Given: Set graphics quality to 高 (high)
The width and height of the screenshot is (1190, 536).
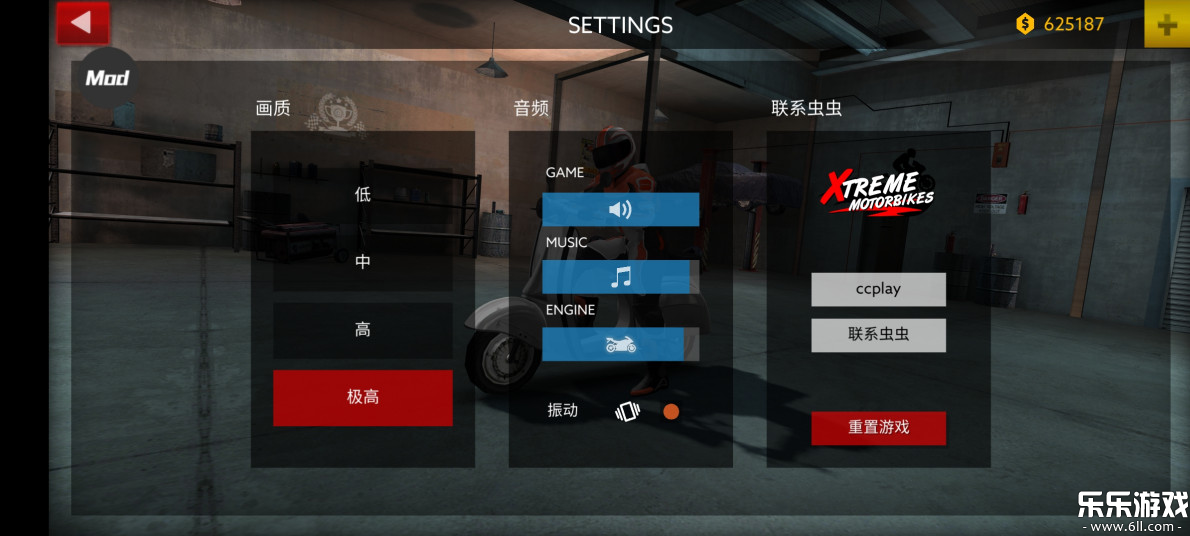Looking at the screenshot, I should point(362,330).
